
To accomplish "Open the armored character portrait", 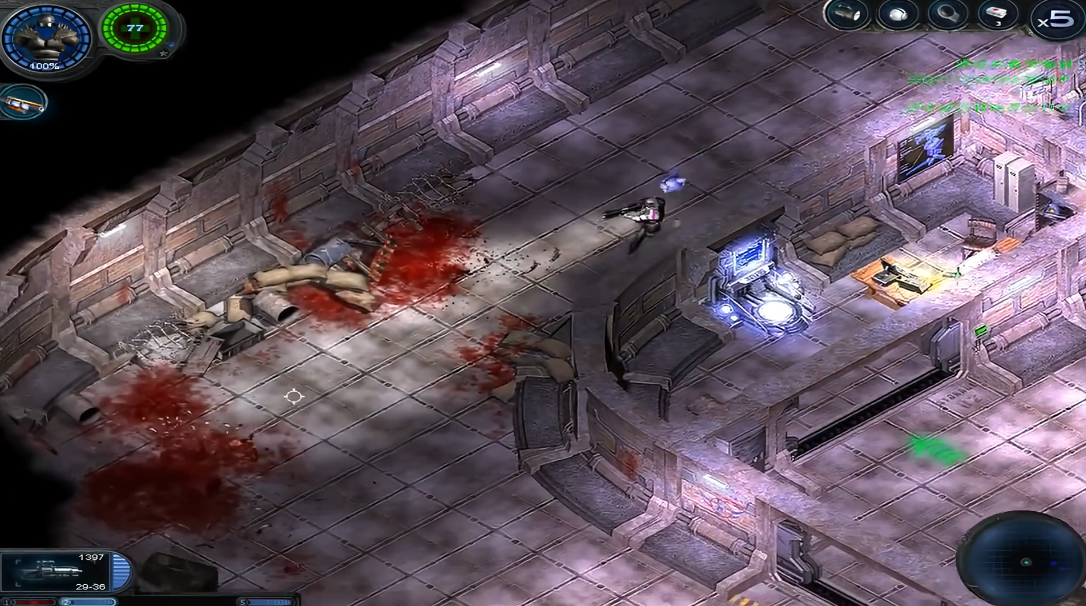I will click(46, 37).
